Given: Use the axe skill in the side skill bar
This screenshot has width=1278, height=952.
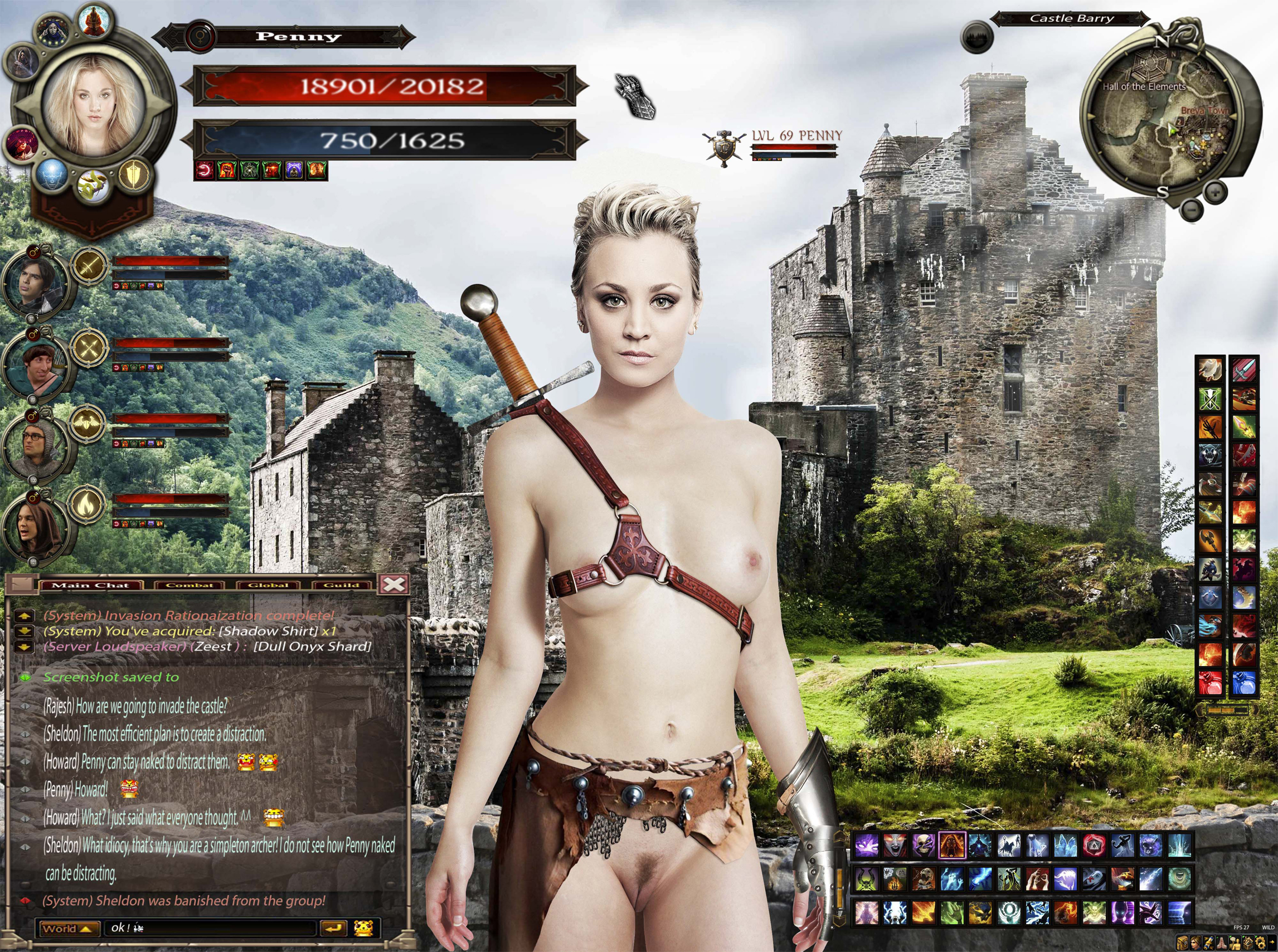Looking at the screenshot, I should (x=1209, y=540).
